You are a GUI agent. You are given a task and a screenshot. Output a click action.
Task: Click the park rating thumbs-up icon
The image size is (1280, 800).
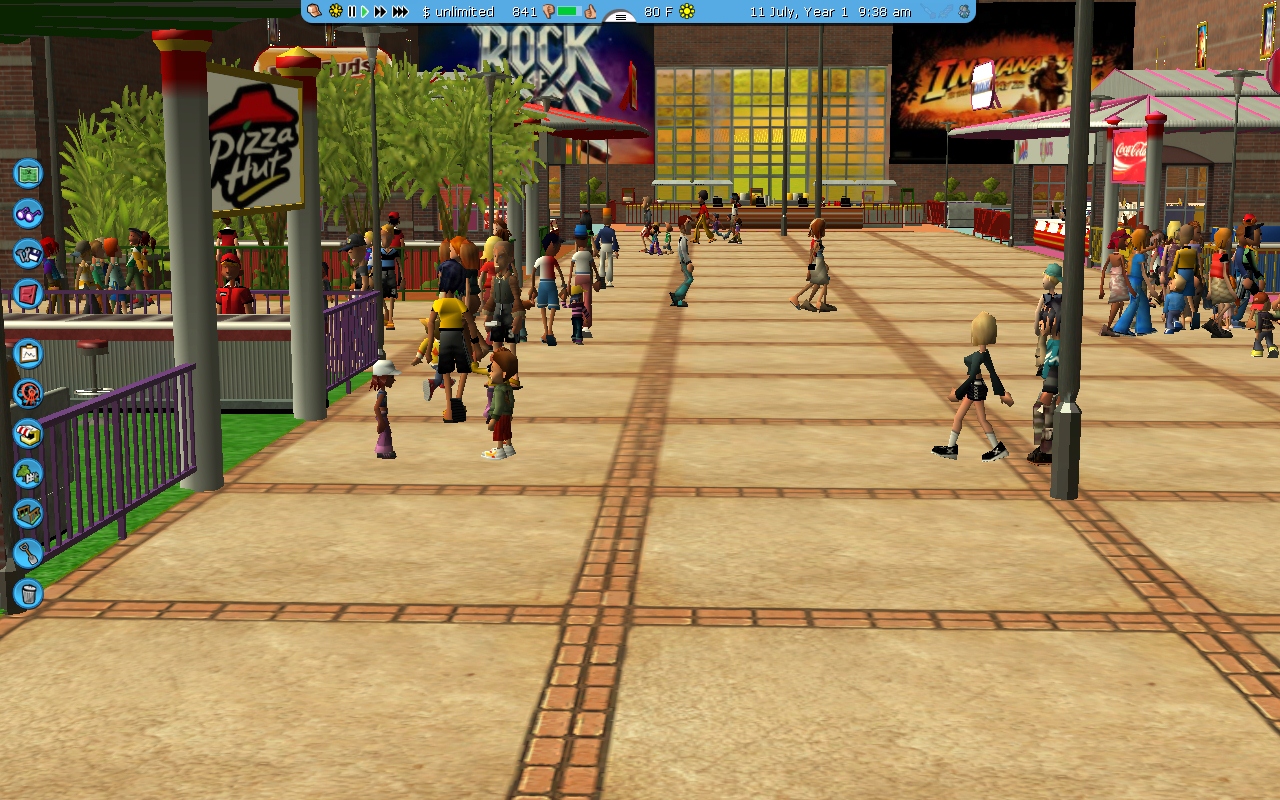[x=590, y=12]
